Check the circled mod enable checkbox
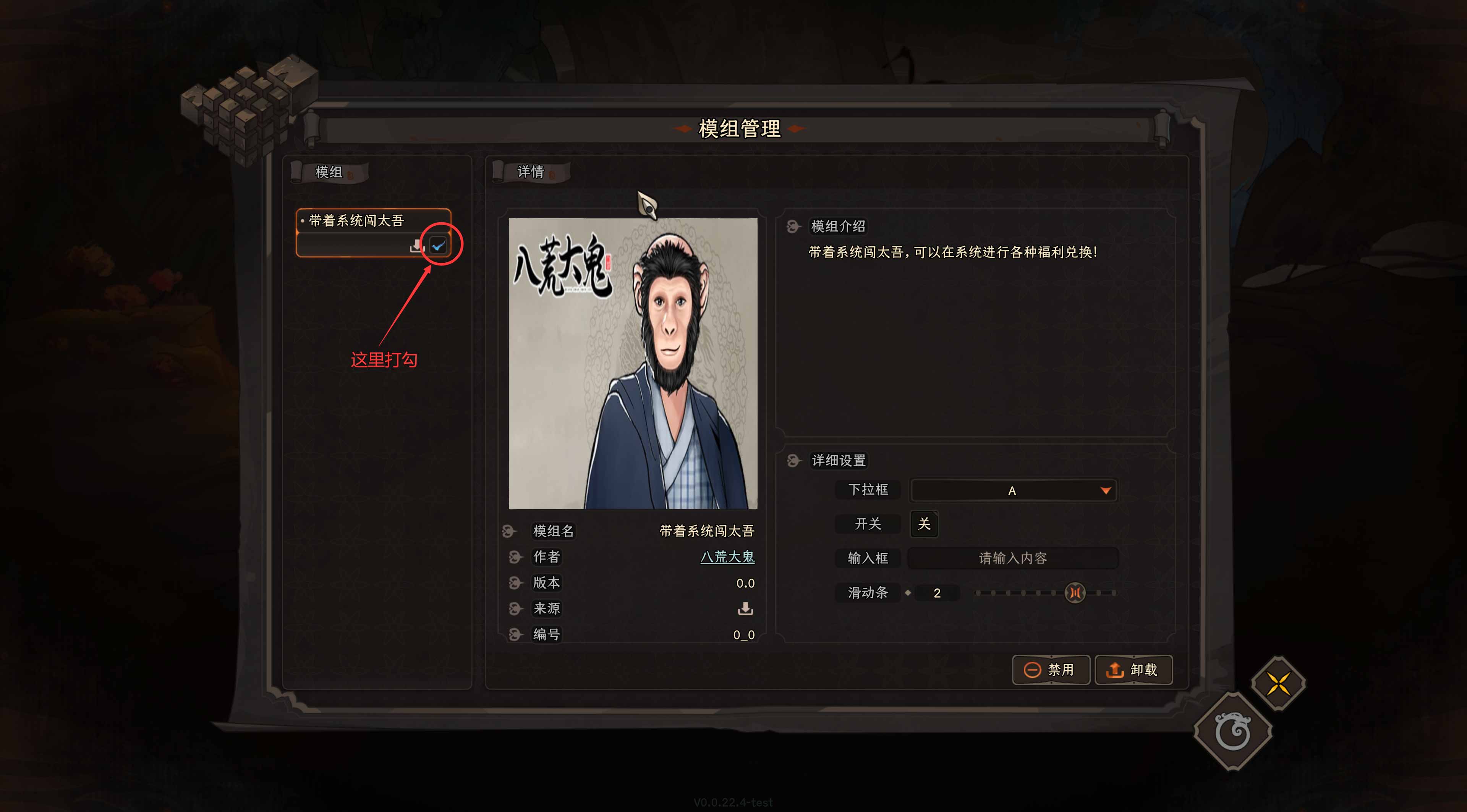The width and height of the screenshot is (1467, 812). (437, 245)
